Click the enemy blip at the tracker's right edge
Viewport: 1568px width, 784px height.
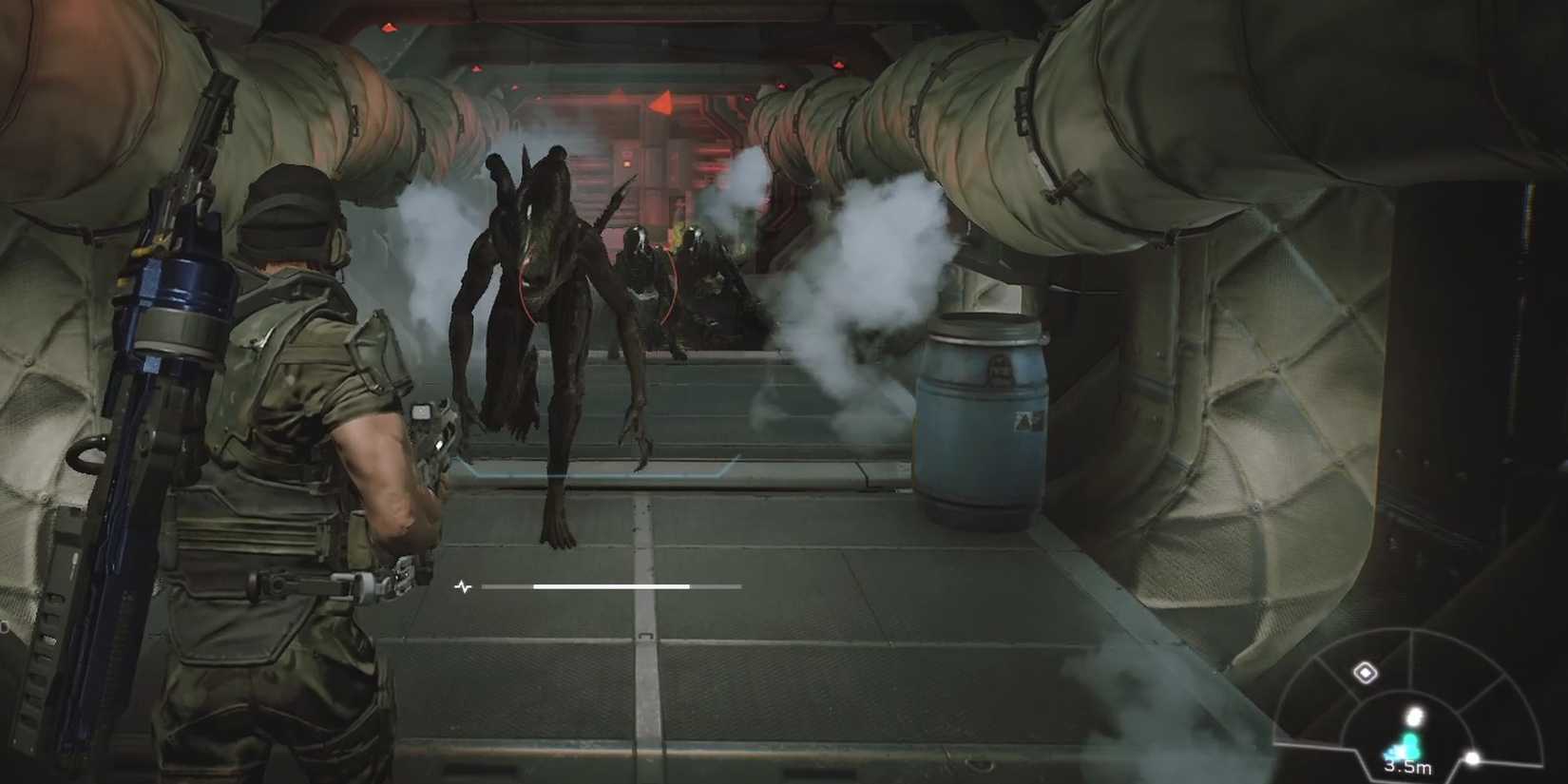[x=1471, y=758]
